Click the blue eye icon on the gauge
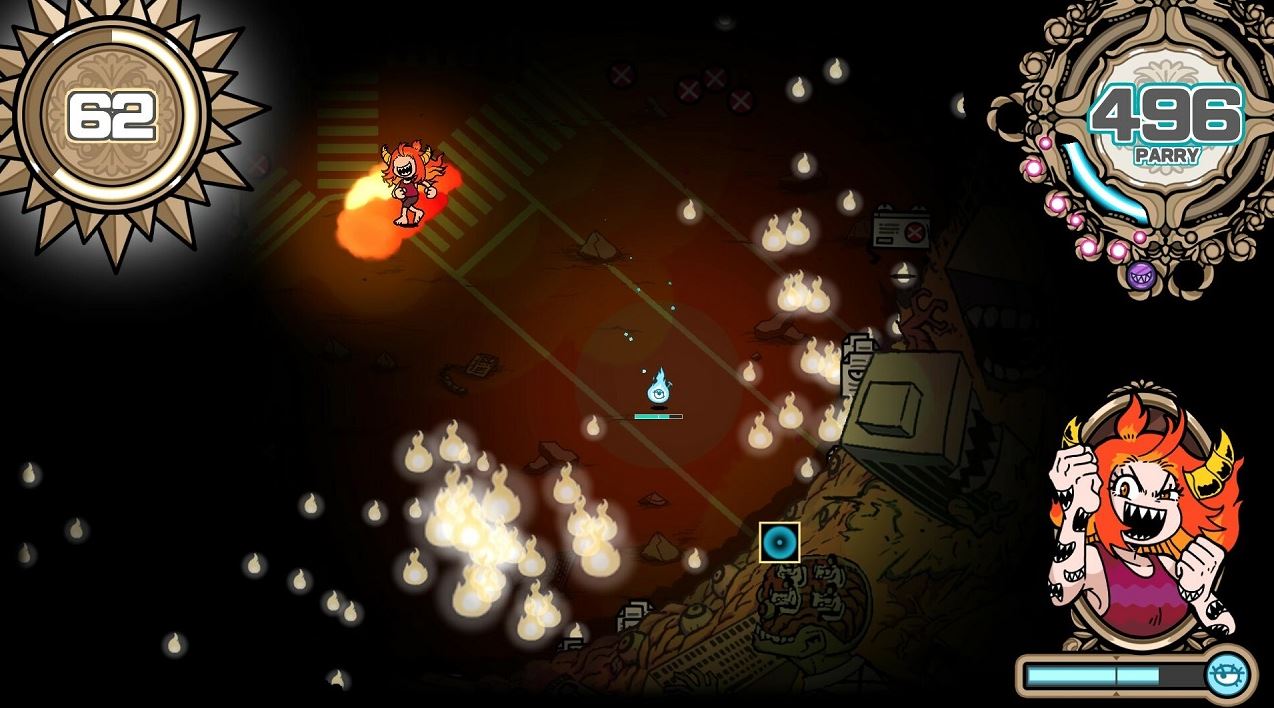 tap(1227, 676)
